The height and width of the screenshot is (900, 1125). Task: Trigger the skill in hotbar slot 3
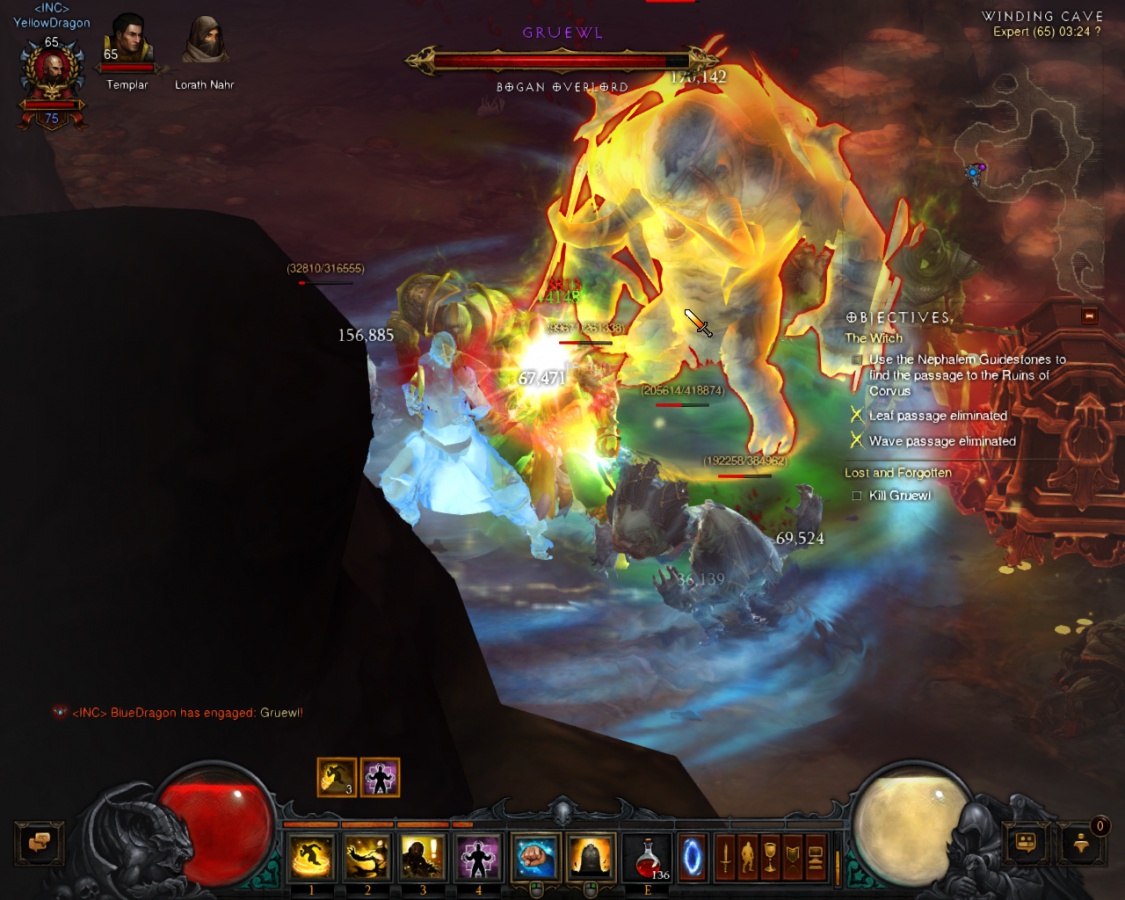point(423,857)
